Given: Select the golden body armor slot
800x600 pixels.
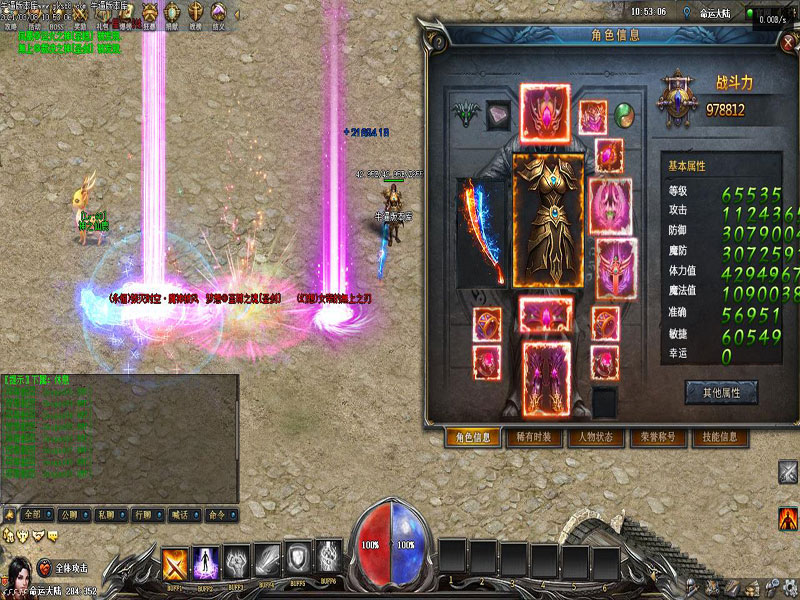Looking at the screenshot, I should (547, 221).
